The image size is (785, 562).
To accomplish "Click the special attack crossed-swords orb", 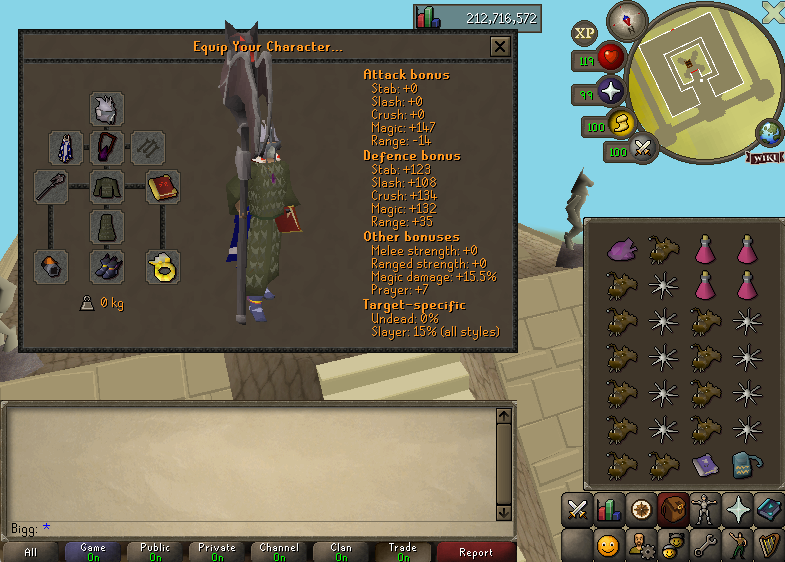I will tap(644, 148).
